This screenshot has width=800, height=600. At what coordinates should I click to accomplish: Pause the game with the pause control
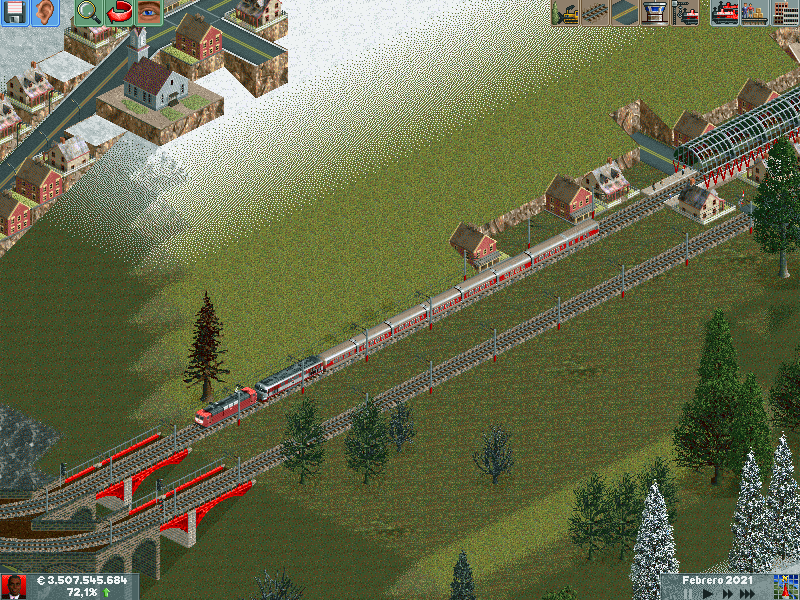[x=688, y=593]
